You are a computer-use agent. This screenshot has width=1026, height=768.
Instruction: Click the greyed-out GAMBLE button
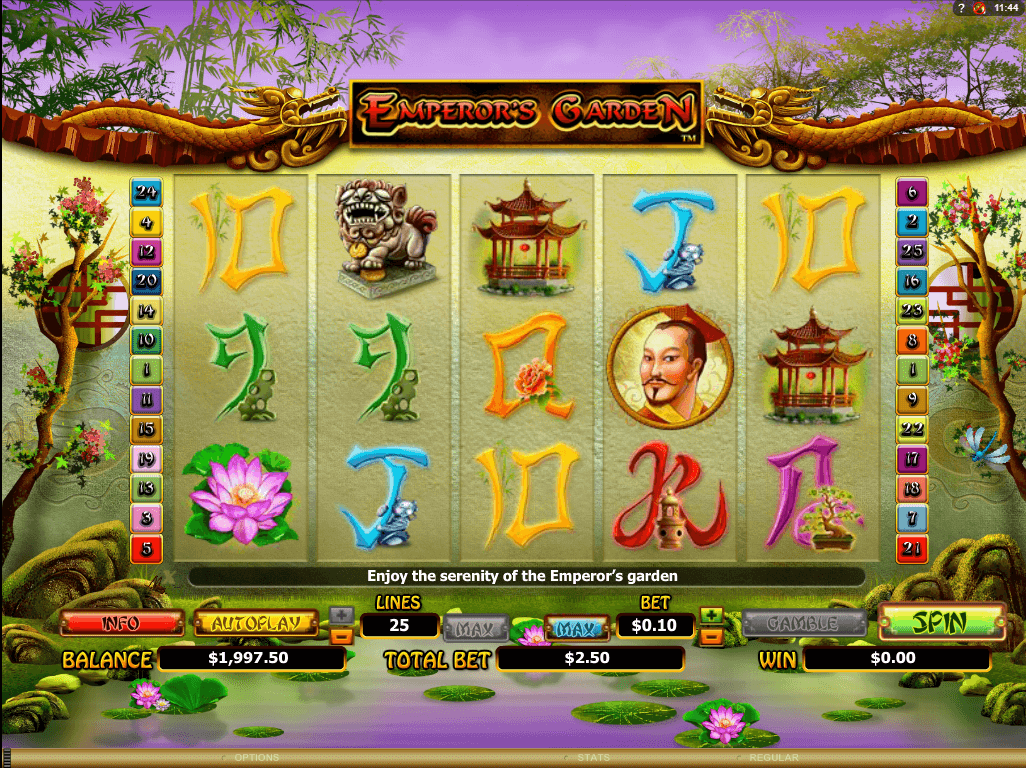(x=804, y=623)
